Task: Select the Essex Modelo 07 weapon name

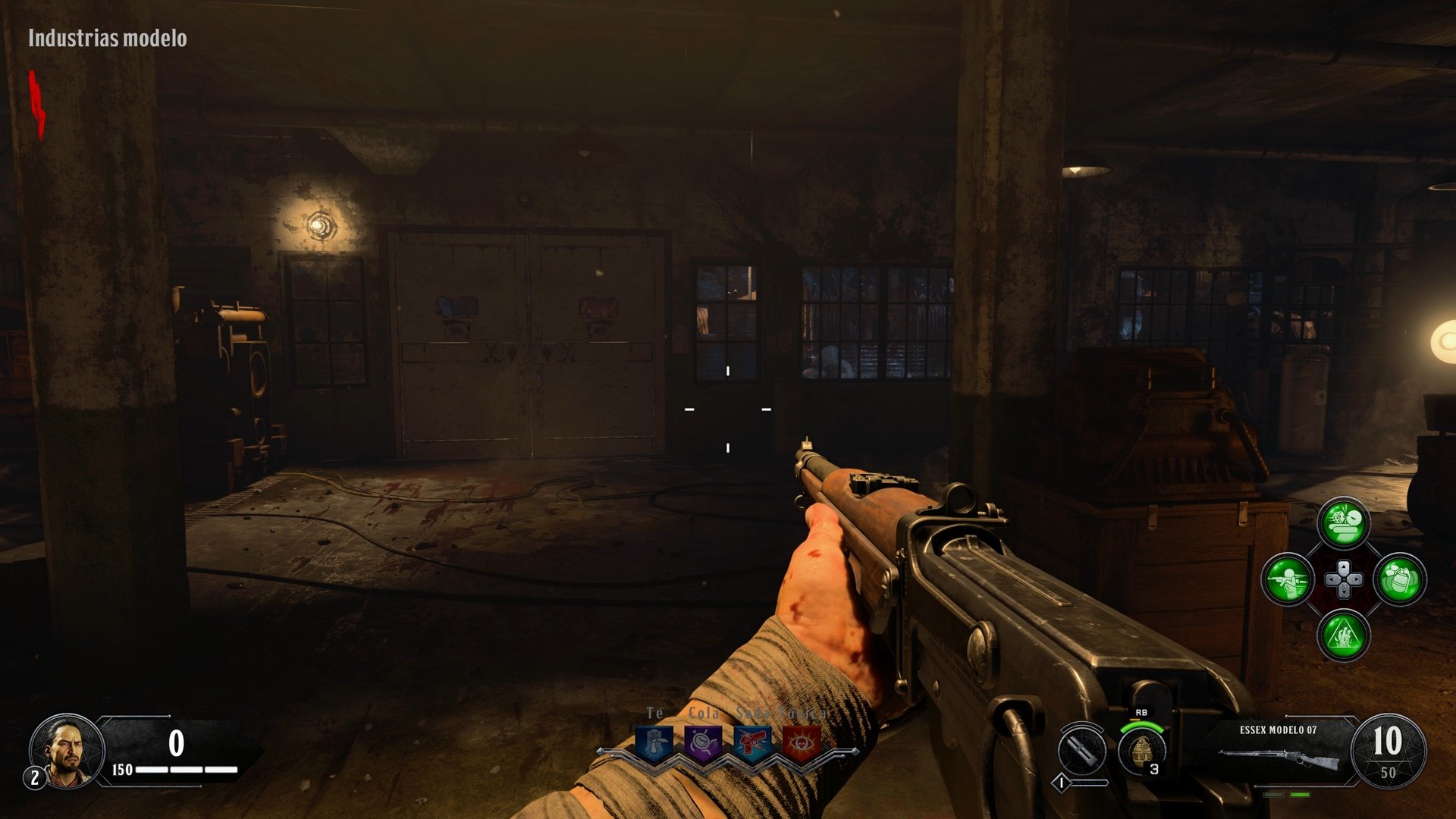Action: click(1279, 730)
